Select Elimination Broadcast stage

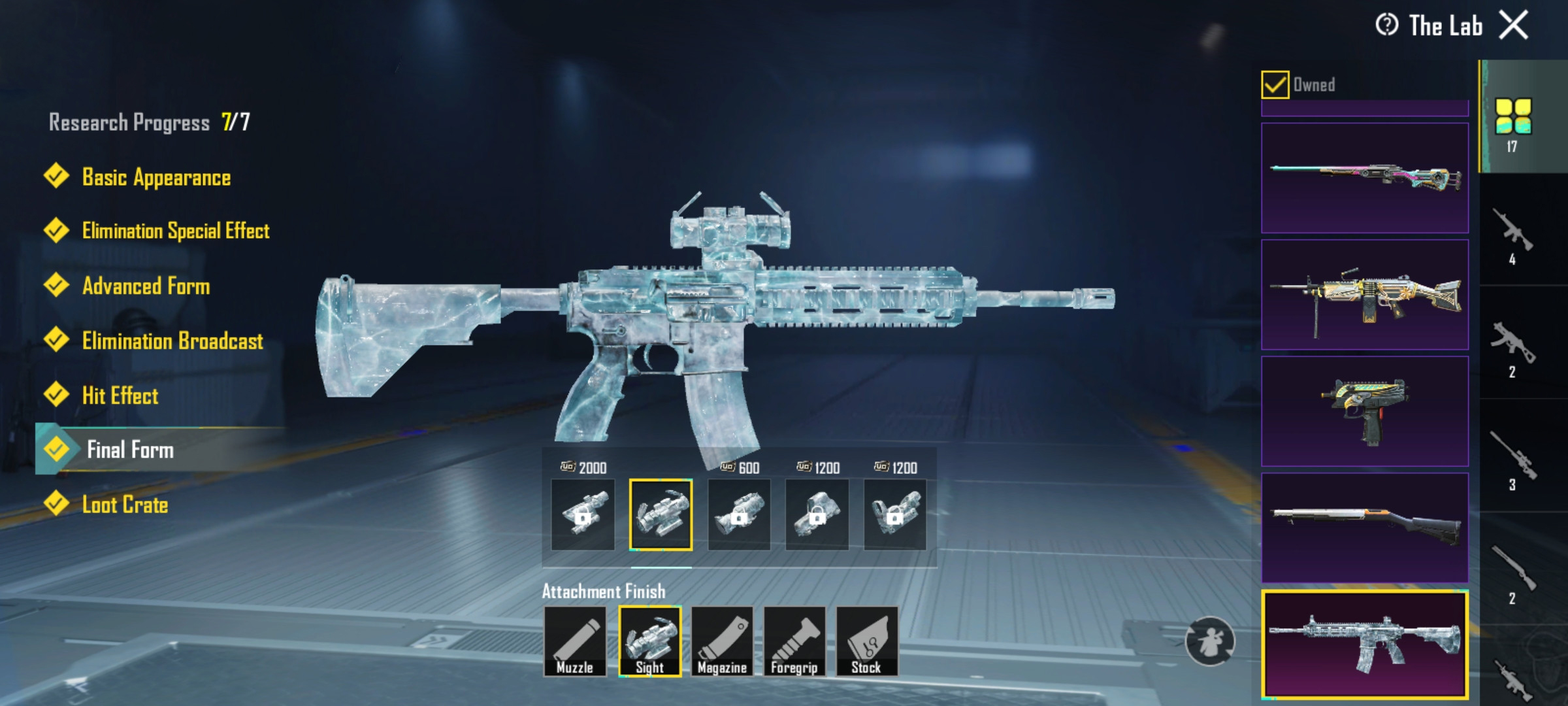[172, 341]
